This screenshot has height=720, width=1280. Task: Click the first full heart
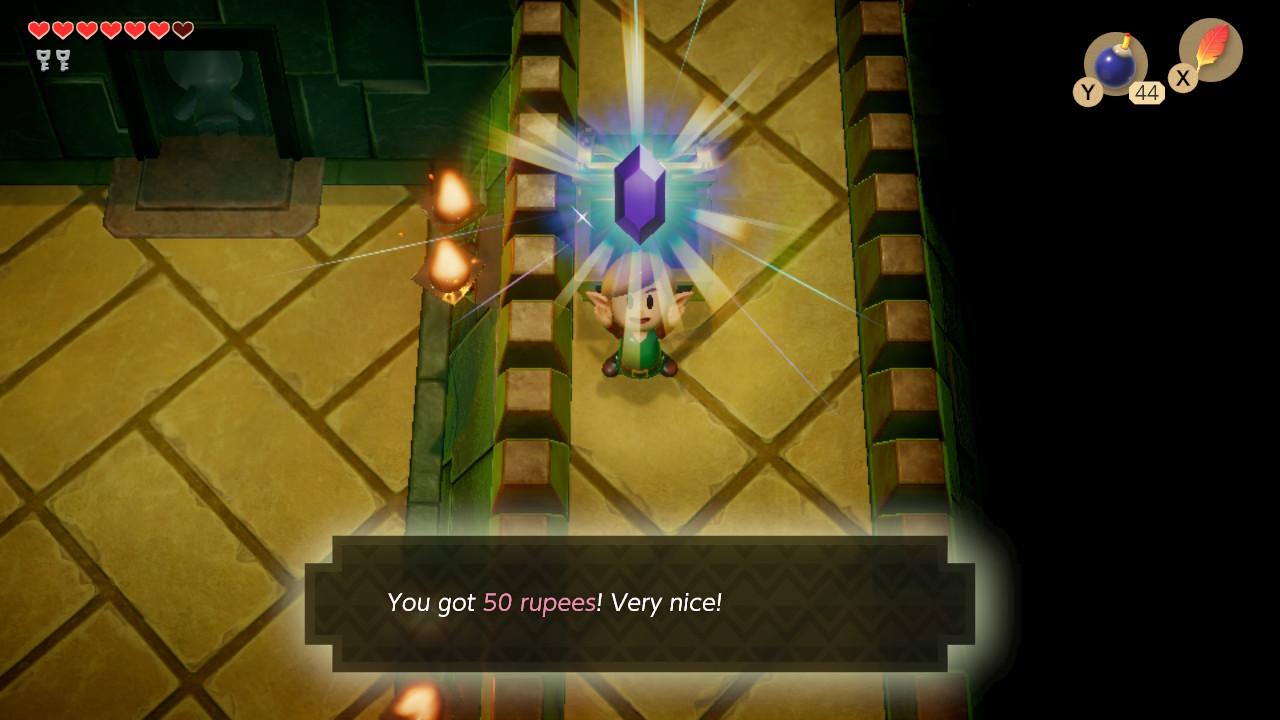coord(38,30)
